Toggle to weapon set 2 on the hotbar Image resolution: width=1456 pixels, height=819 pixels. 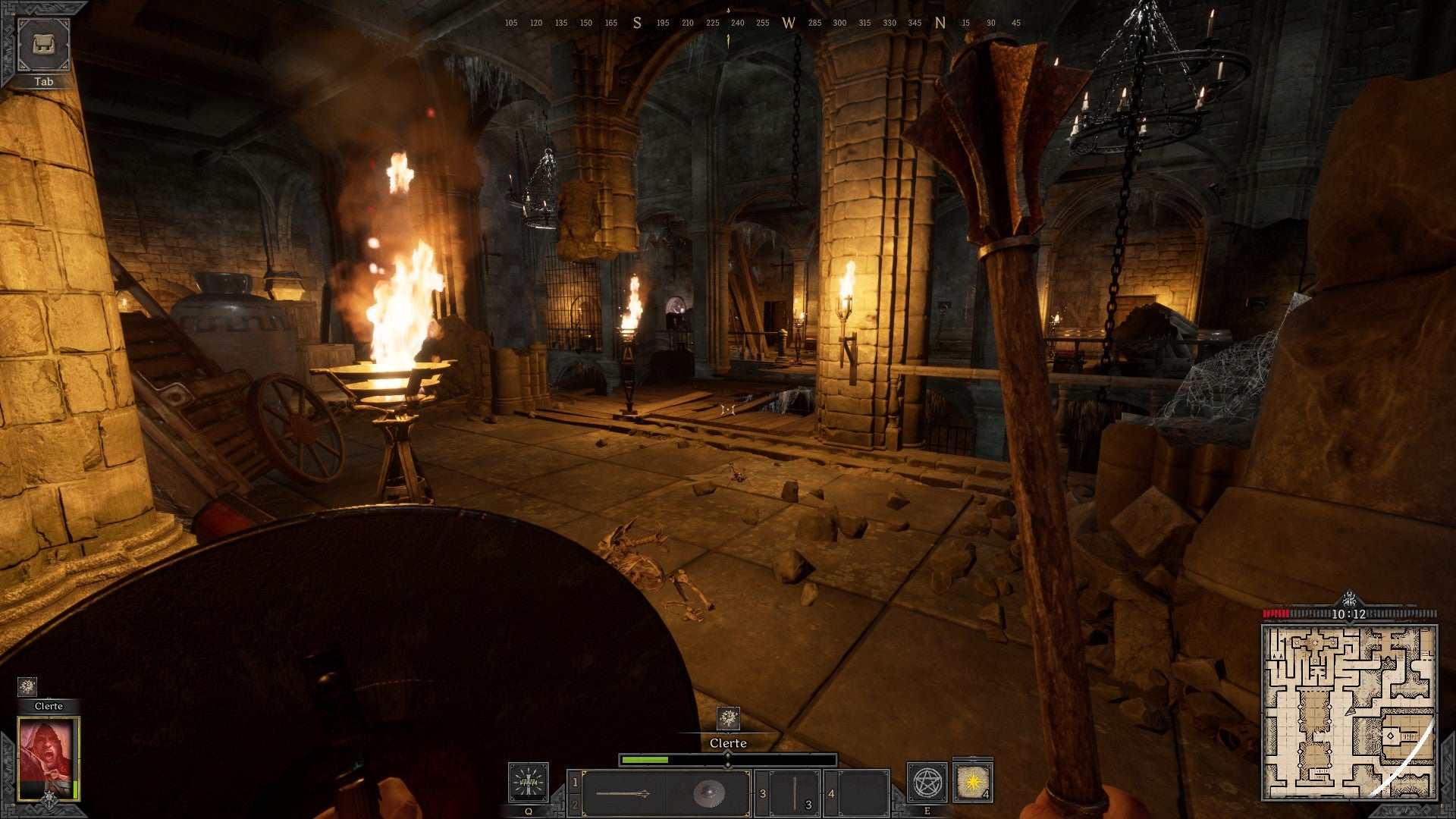click(574, 805)
